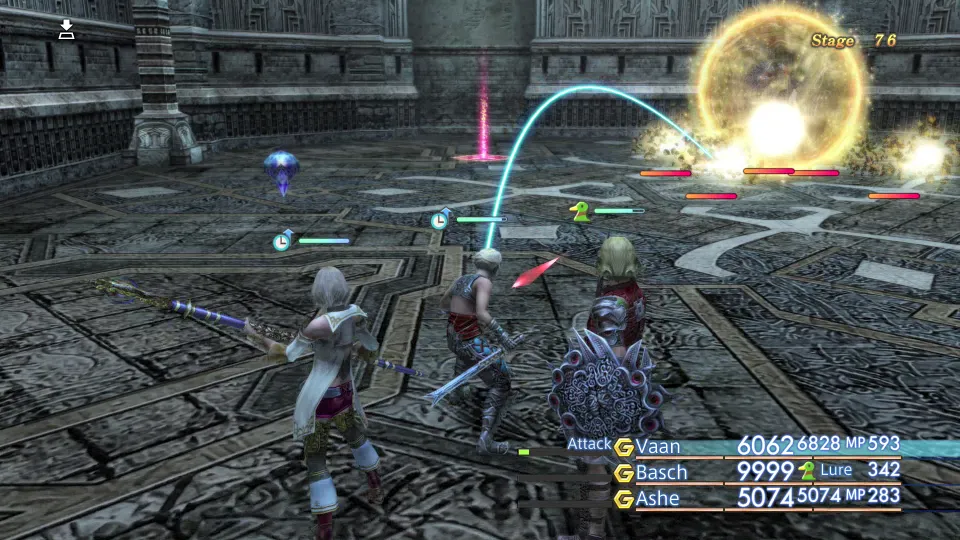The image size is (960, 540).
Task: Toggle the gambit icon beside Vaan
Action: [x=624, y=446]
